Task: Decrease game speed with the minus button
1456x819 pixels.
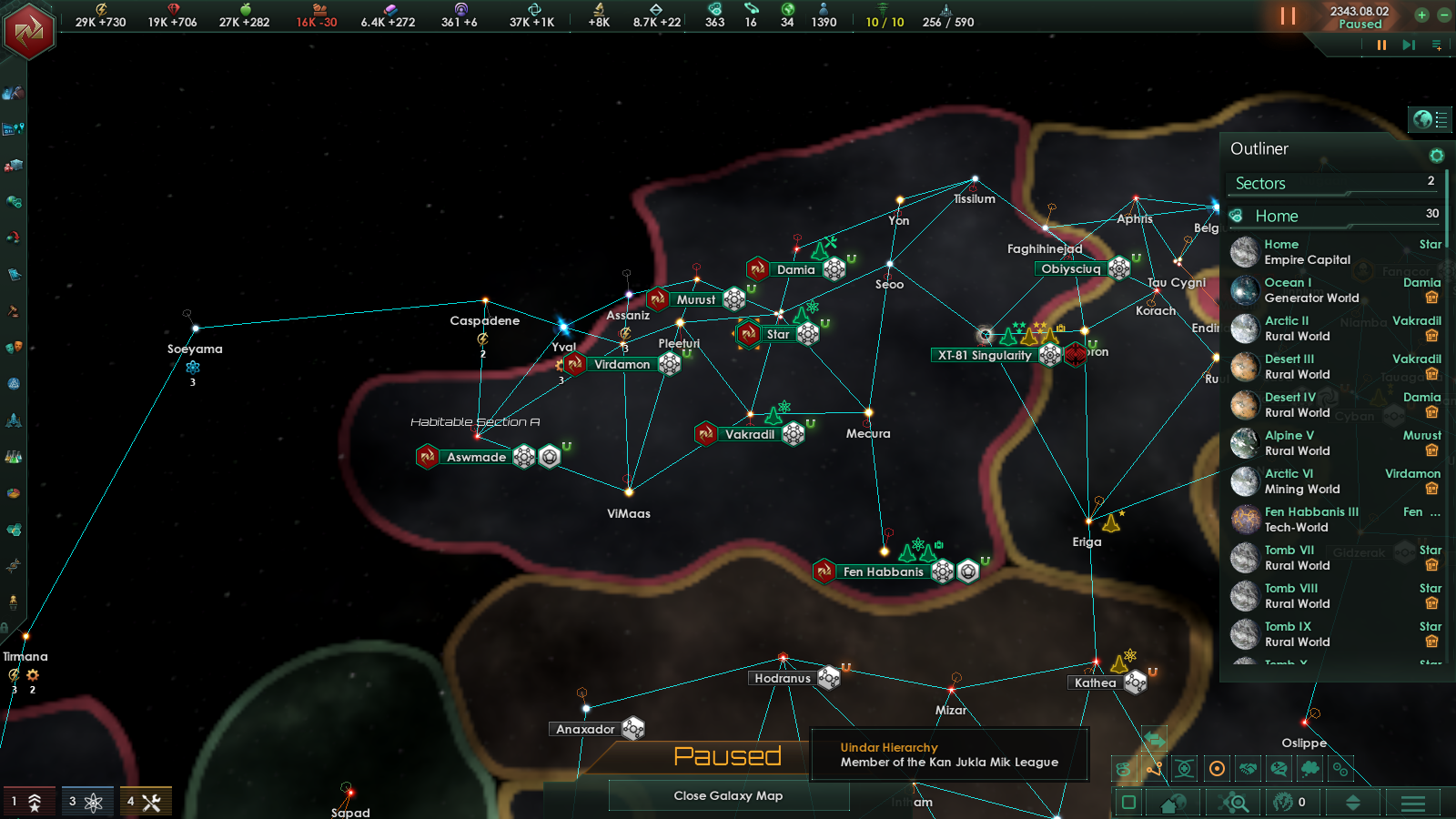Action: 1443,15
